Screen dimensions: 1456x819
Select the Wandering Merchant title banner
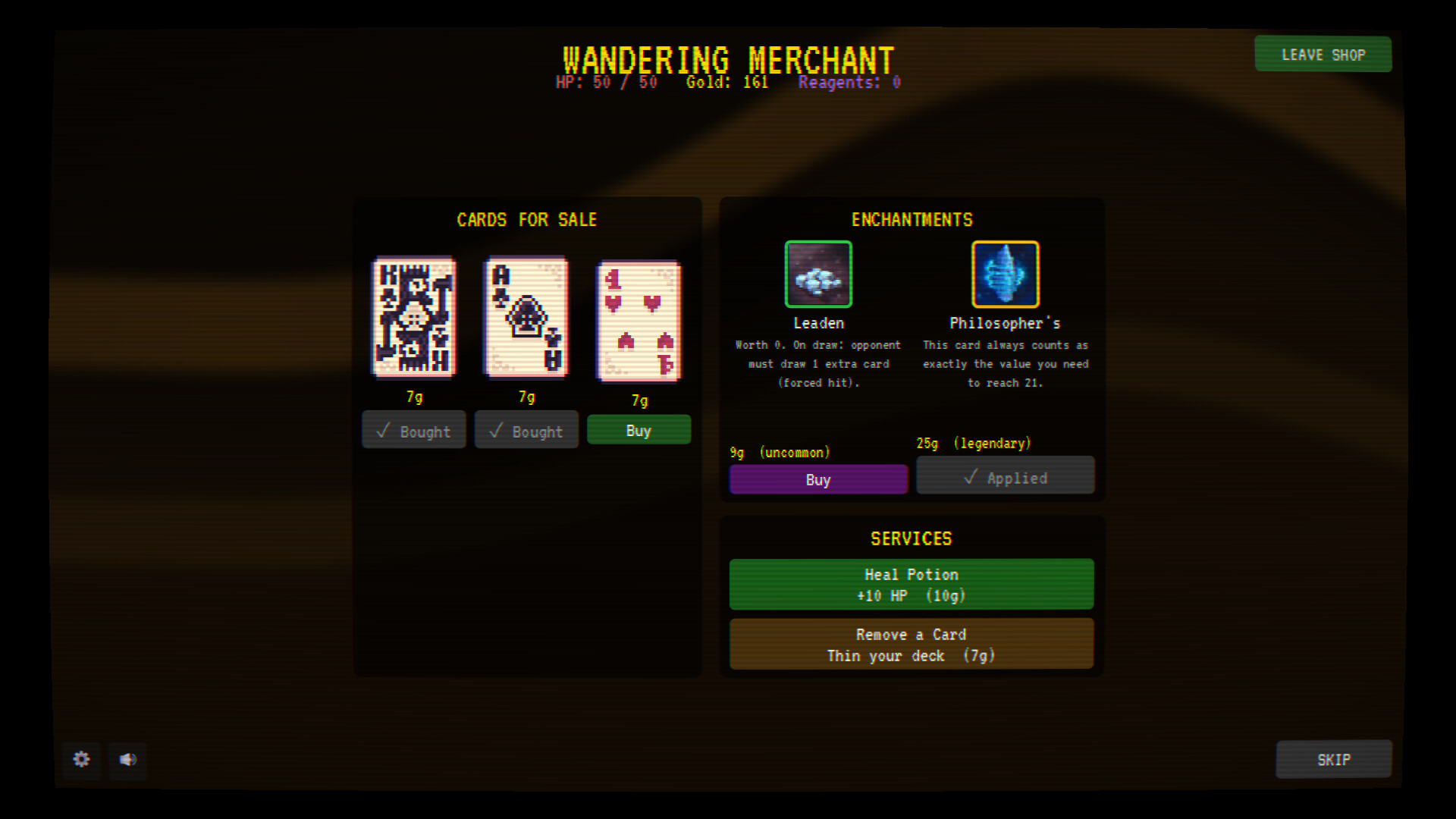click(x=728, y=59)
